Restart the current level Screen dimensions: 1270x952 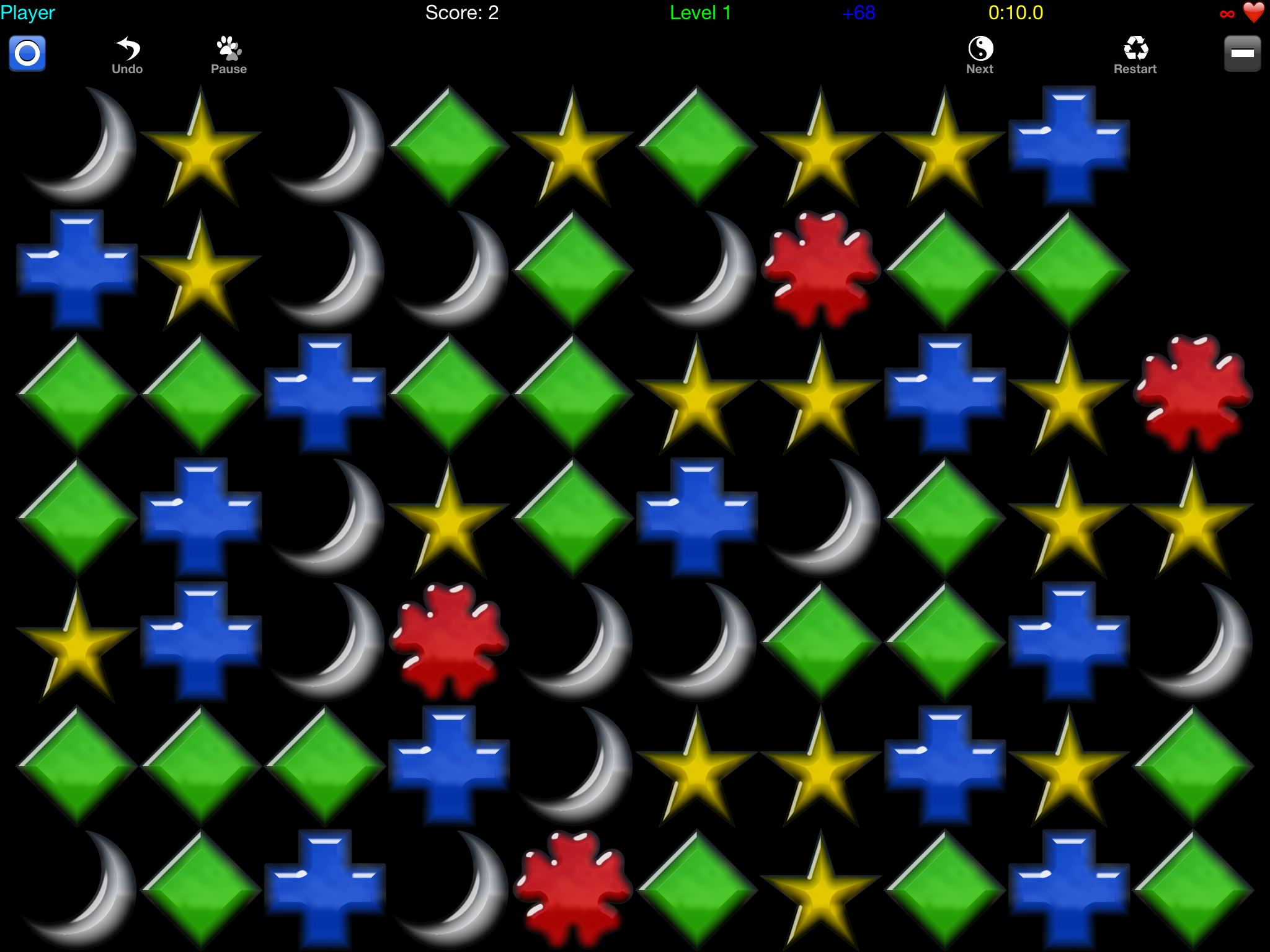(1135, 56)
